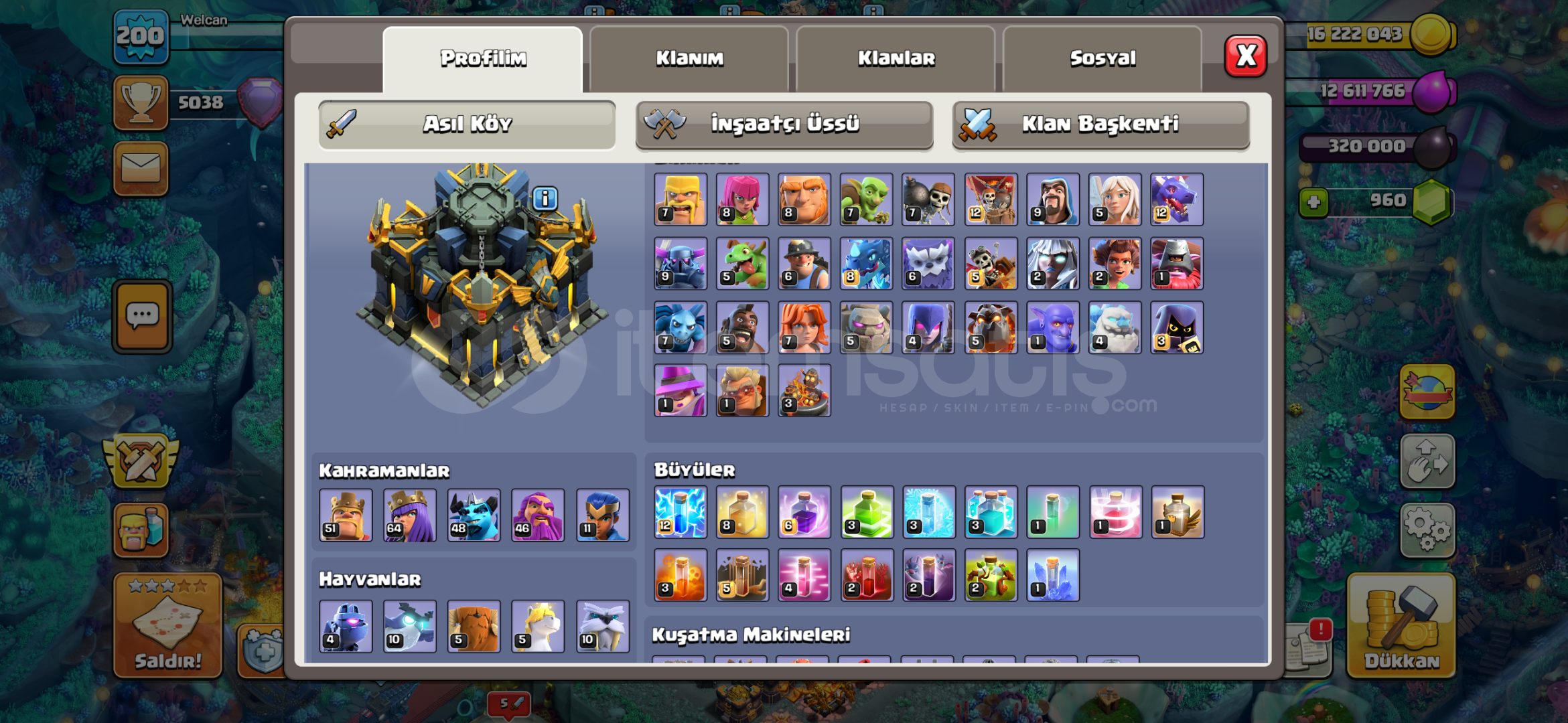The width and height of the screenshot is (1568, 723).
Task: Click the Barbarian King hero portrait
Action: click(346, 515)
